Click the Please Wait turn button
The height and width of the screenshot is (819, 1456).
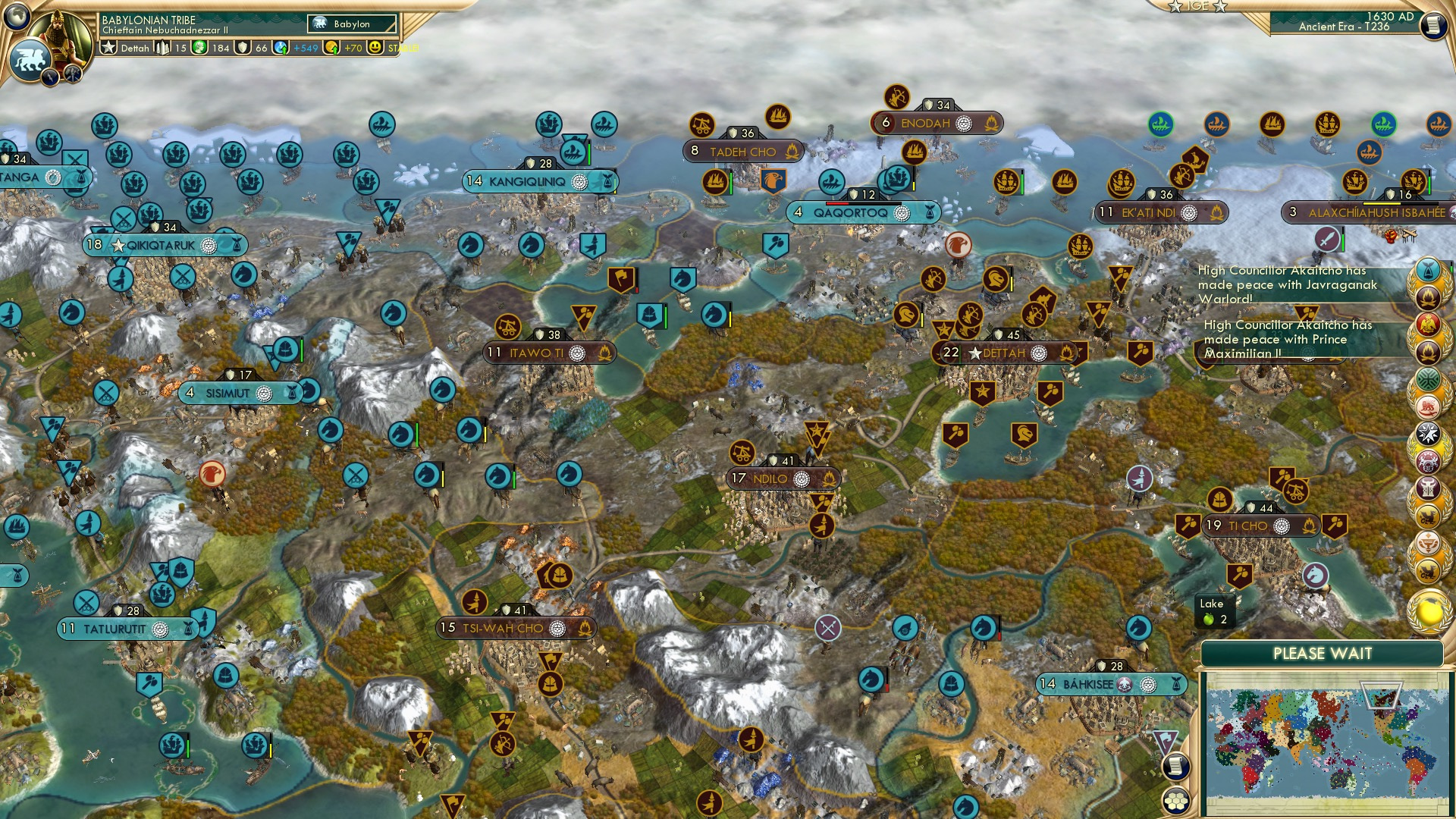(1322, 654)
